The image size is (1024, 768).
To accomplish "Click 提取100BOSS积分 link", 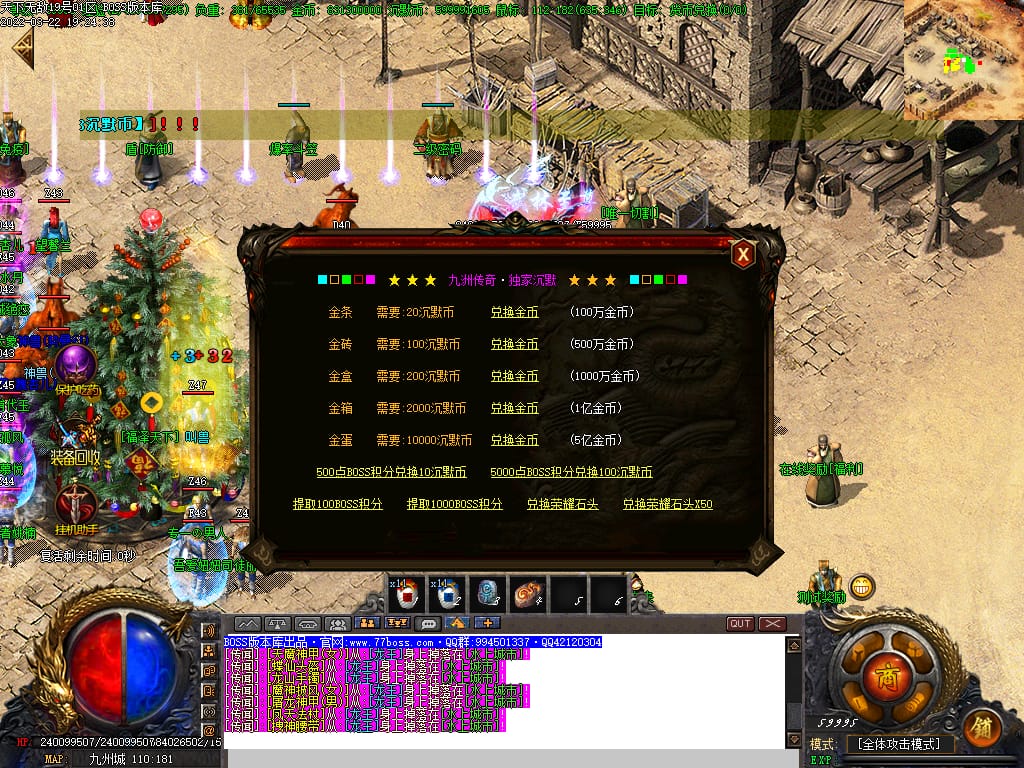I will click(337, 504).
